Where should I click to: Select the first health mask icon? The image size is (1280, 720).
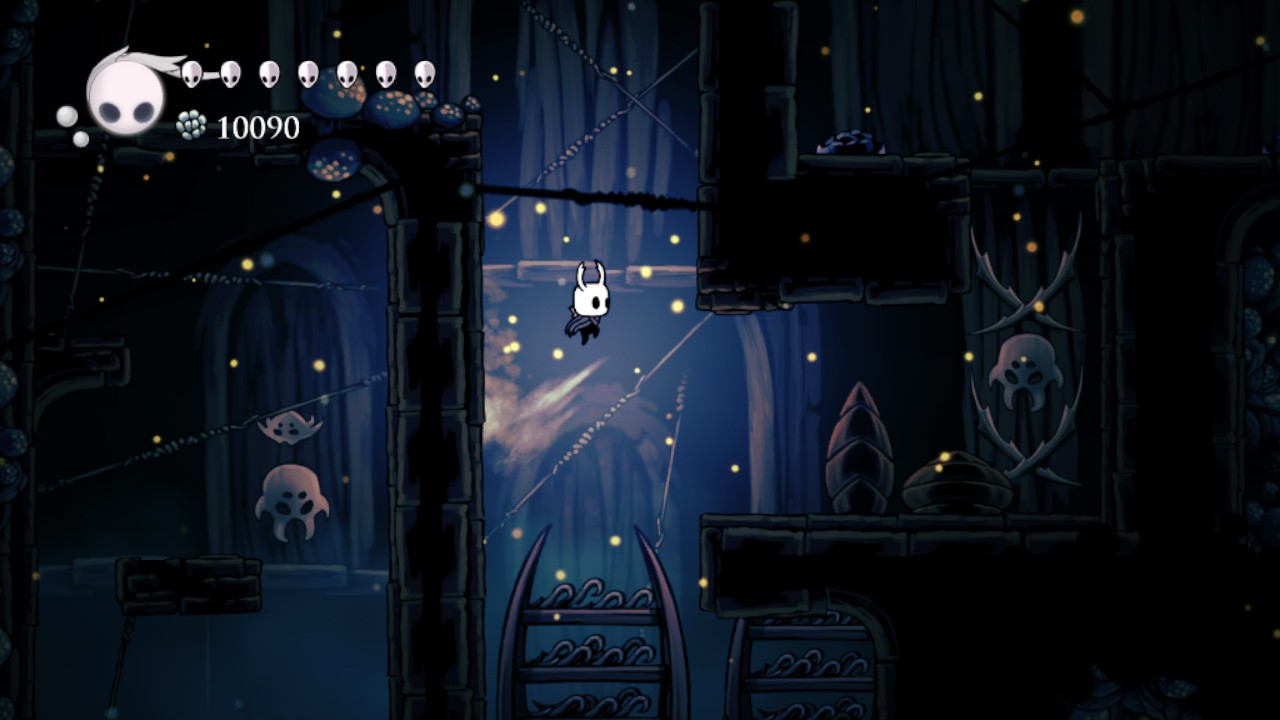192,70
